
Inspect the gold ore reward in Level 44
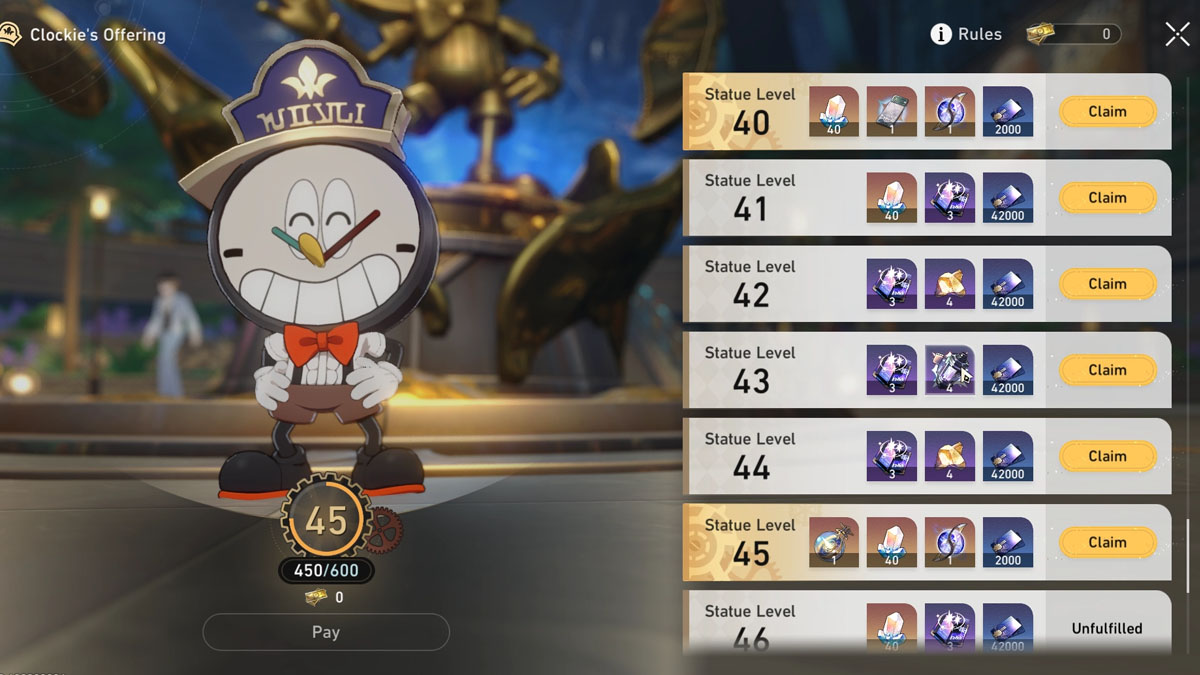950,456
